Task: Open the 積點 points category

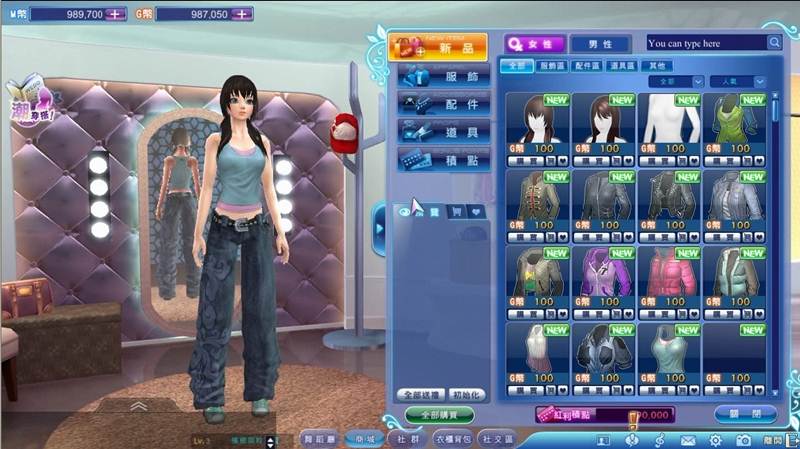Action: [443, 160]
